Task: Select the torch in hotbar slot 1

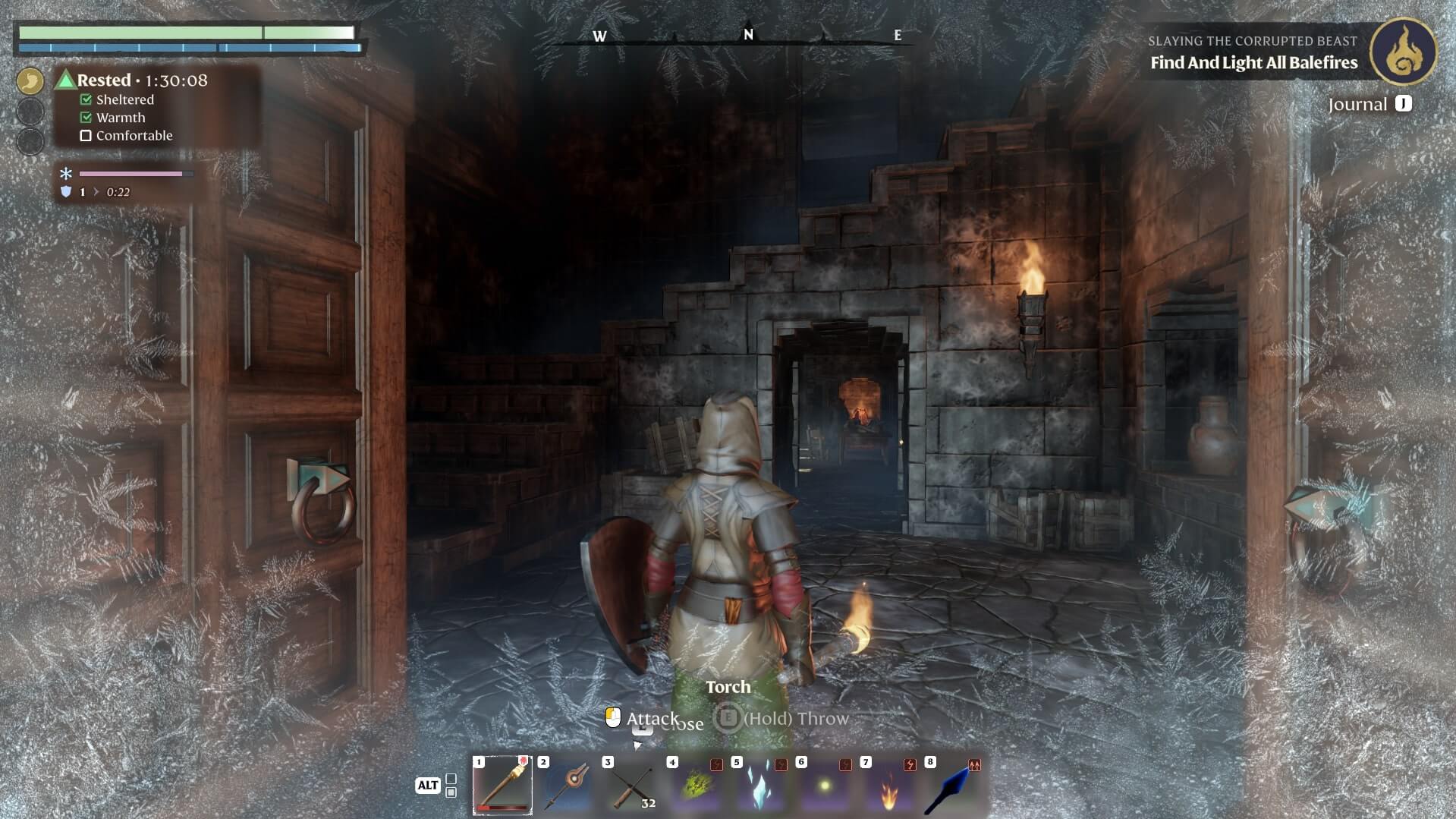Action: (502, 786)
